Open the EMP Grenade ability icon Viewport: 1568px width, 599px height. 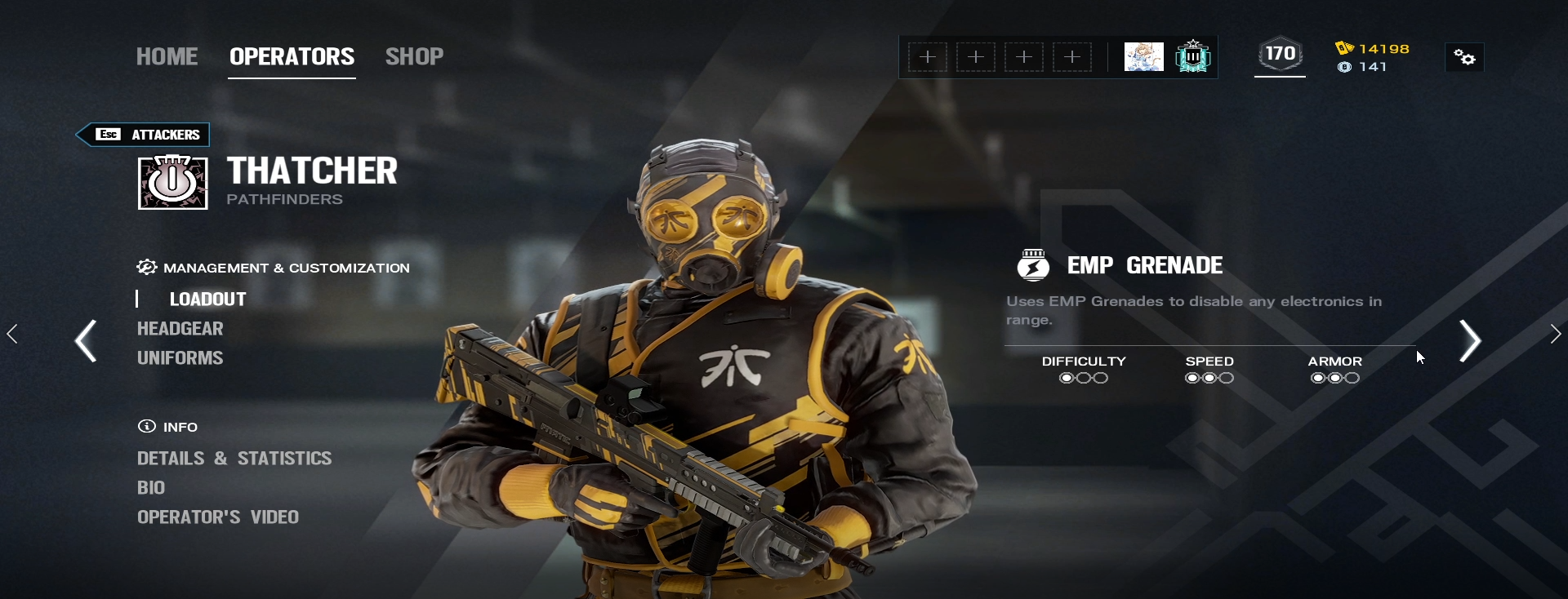coord(1034,264)
